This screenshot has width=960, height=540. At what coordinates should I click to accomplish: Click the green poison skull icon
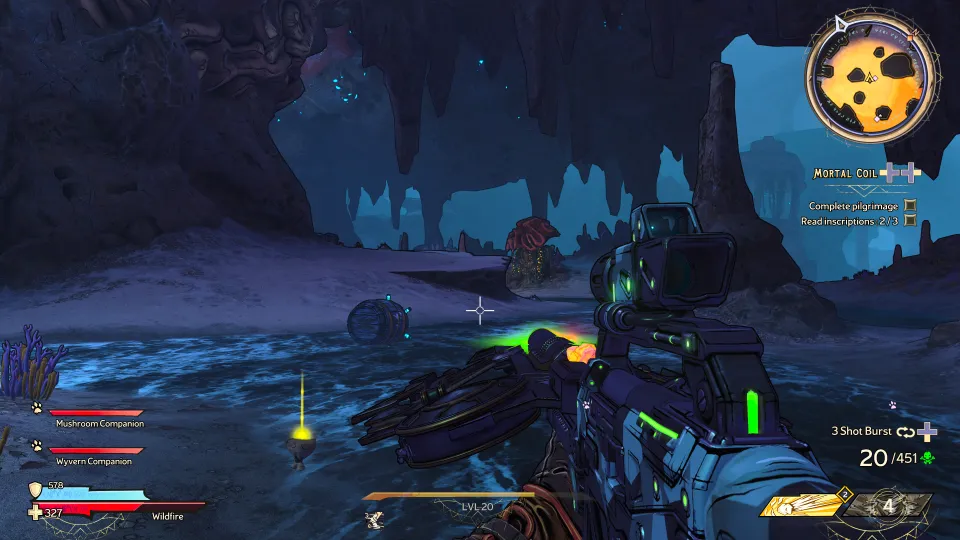[927, 458]
